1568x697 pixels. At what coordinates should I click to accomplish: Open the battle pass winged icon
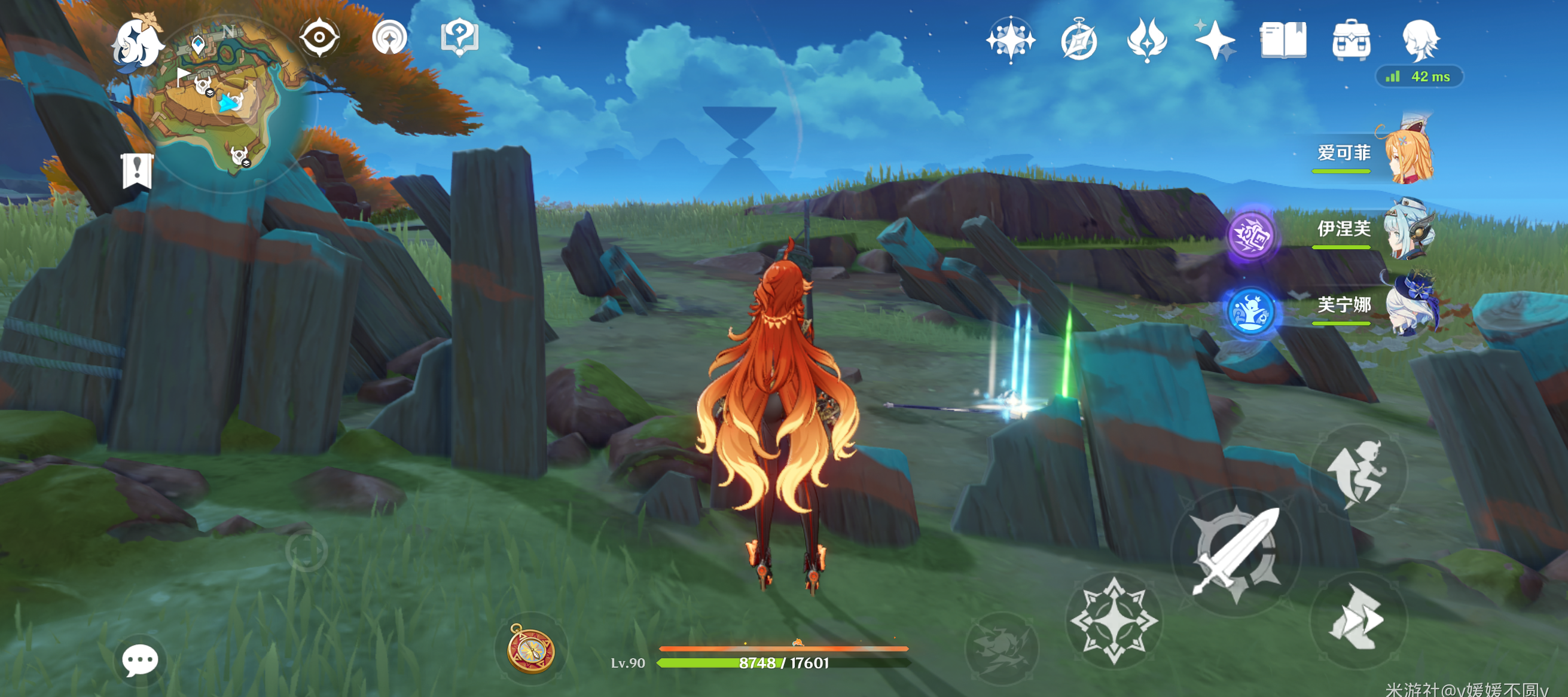1147,40
